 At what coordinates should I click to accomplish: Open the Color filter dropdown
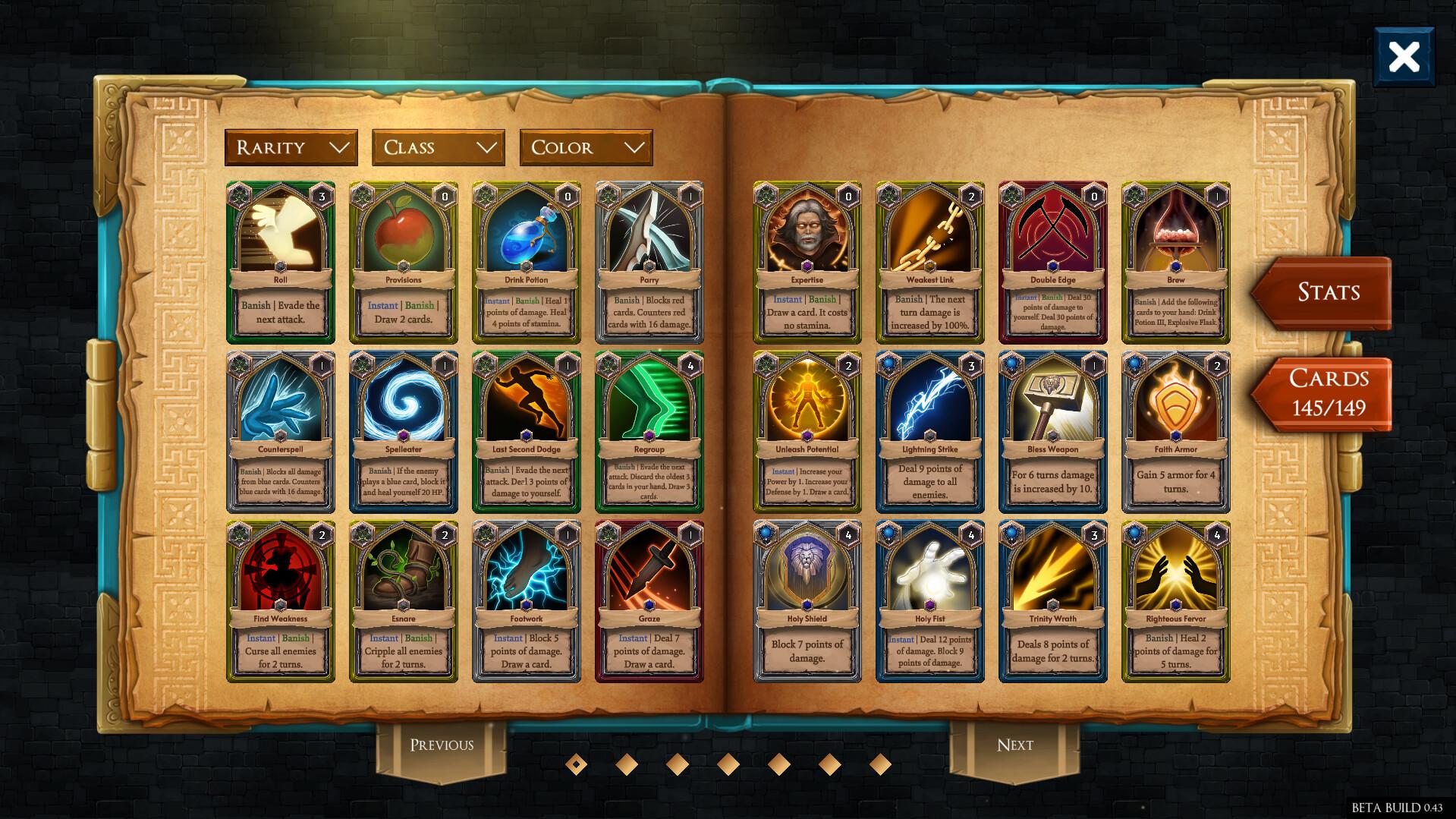(x=586, y=147)
